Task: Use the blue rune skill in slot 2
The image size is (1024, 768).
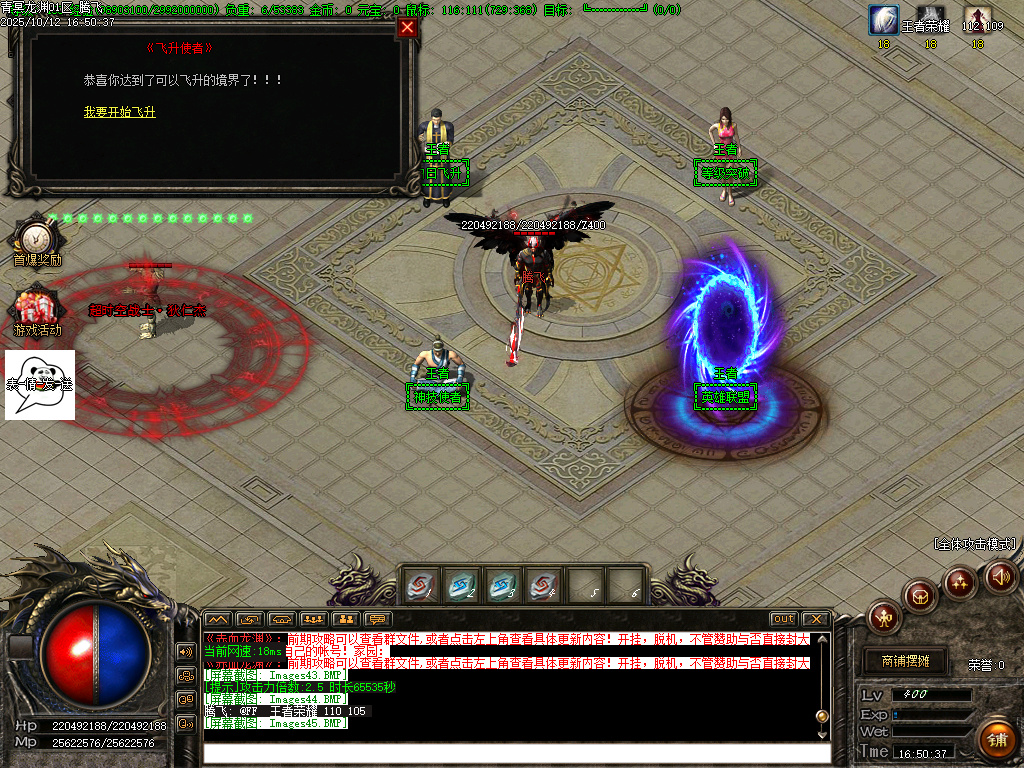Action: 462,585
